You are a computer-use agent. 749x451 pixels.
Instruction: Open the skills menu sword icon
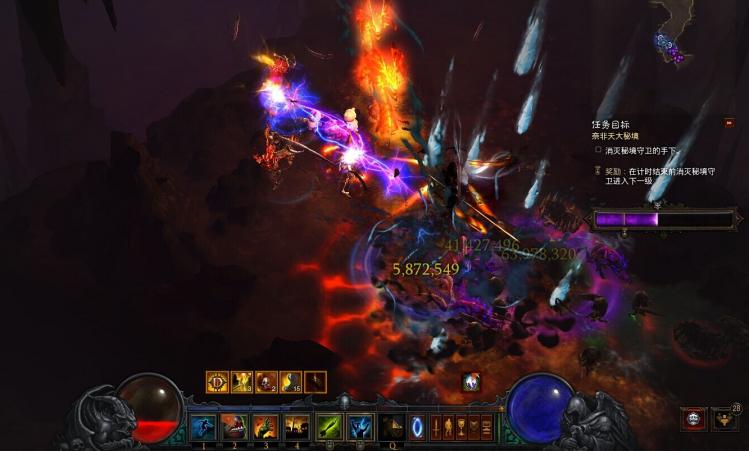coord(435,427)
